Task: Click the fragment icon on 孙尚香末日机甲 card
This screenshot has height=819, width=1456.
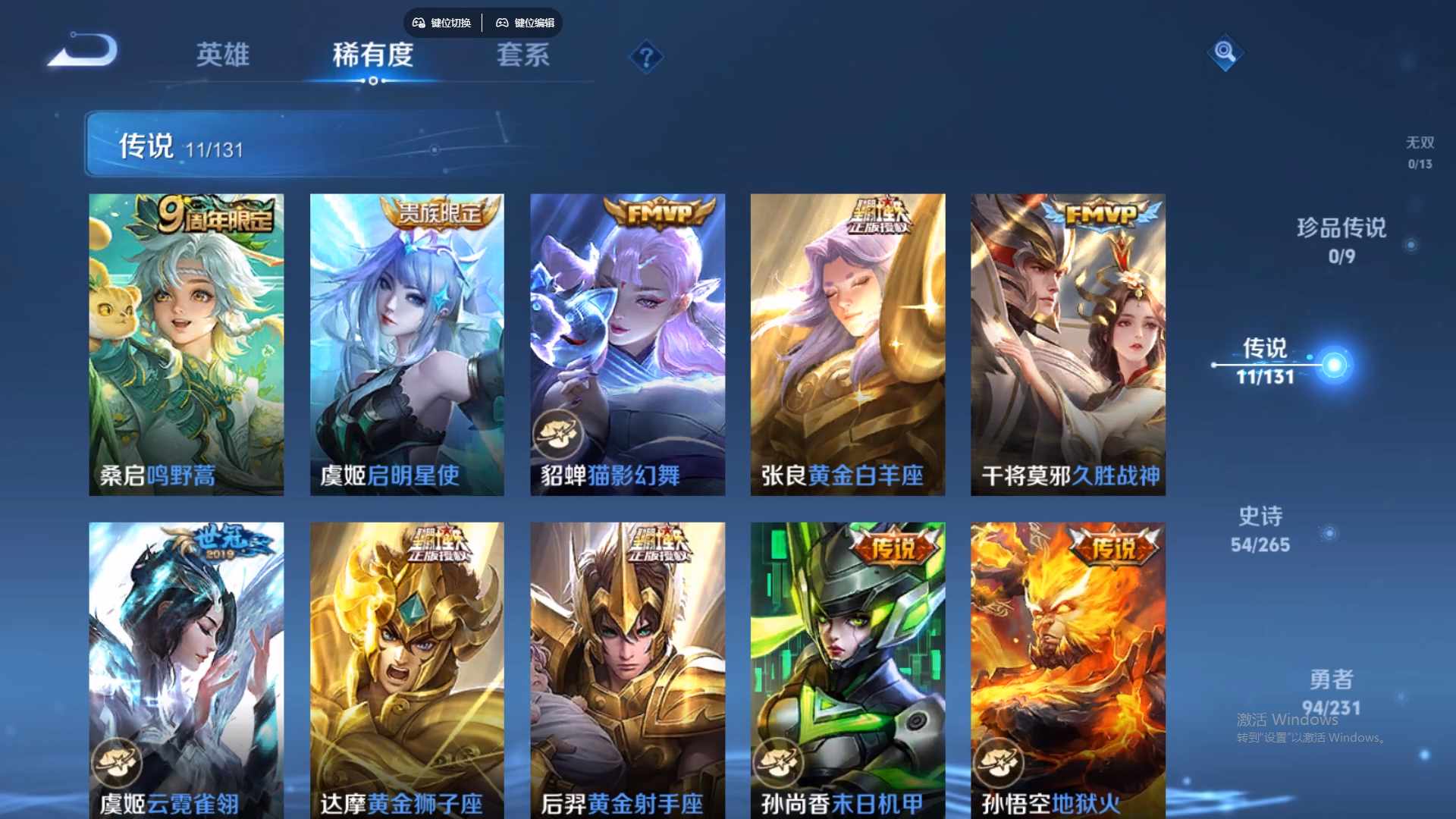Action: [779, 761]
